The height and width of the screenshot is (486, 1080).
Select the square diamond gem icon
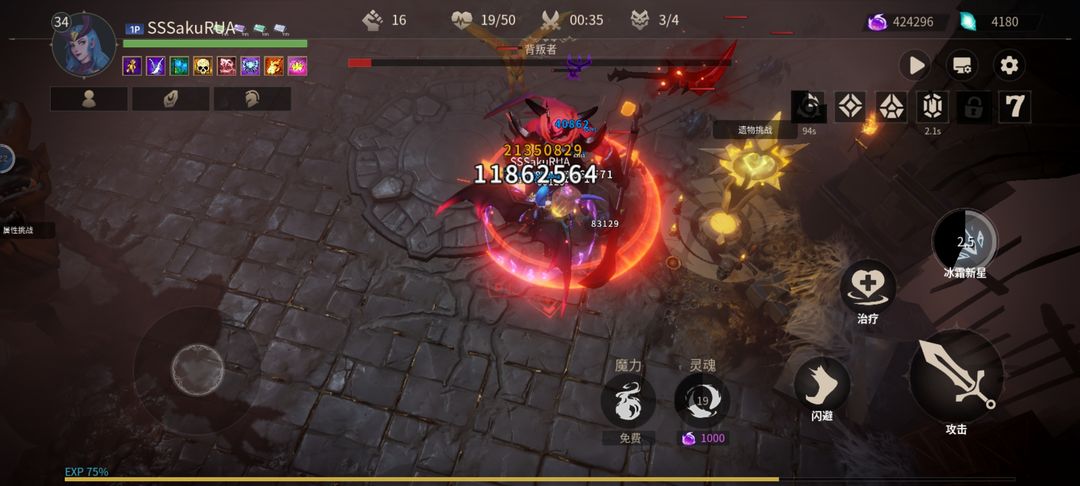coord(850,107)
